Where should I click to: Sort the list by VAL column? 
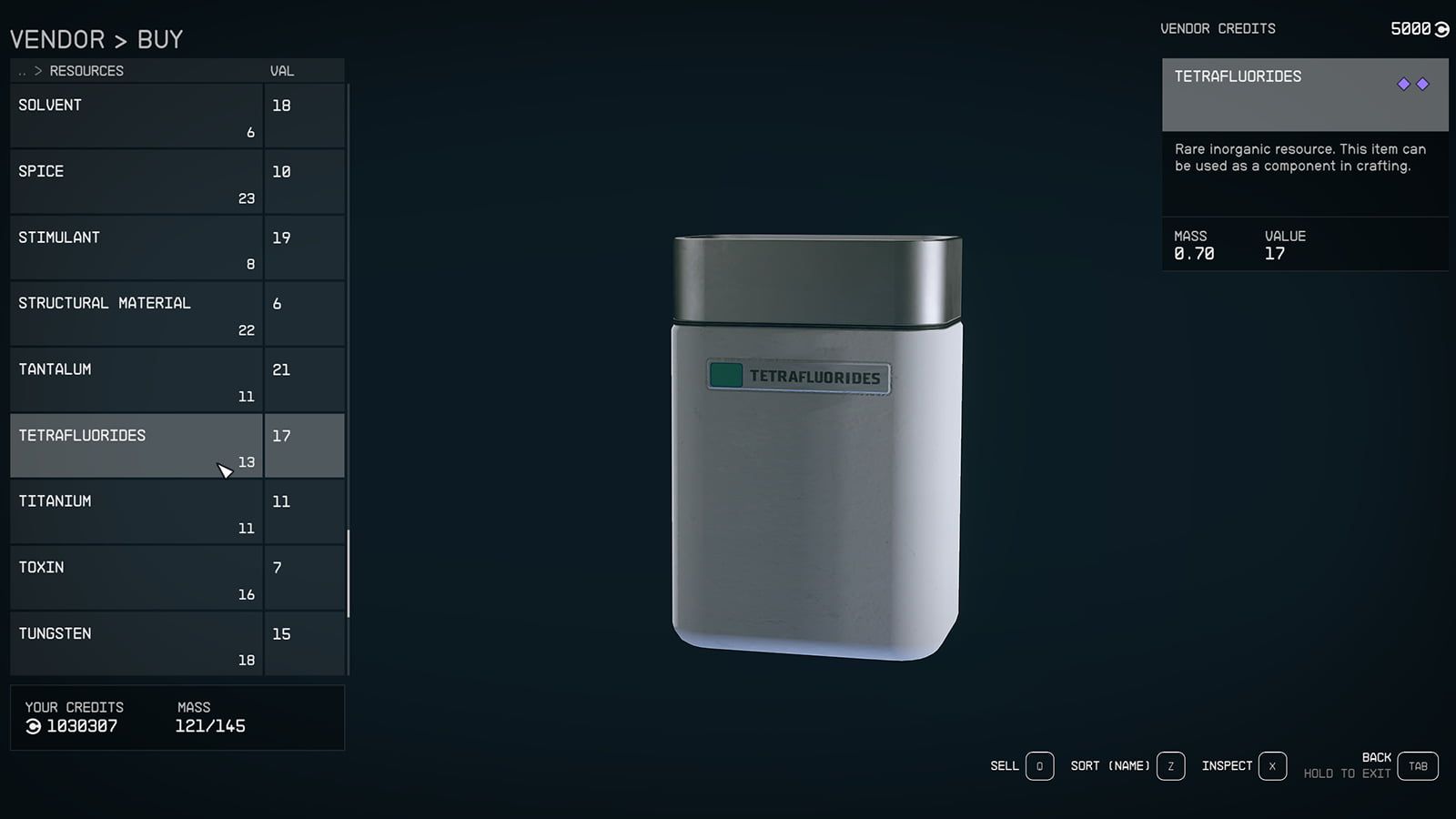click(x=281, y=71)
